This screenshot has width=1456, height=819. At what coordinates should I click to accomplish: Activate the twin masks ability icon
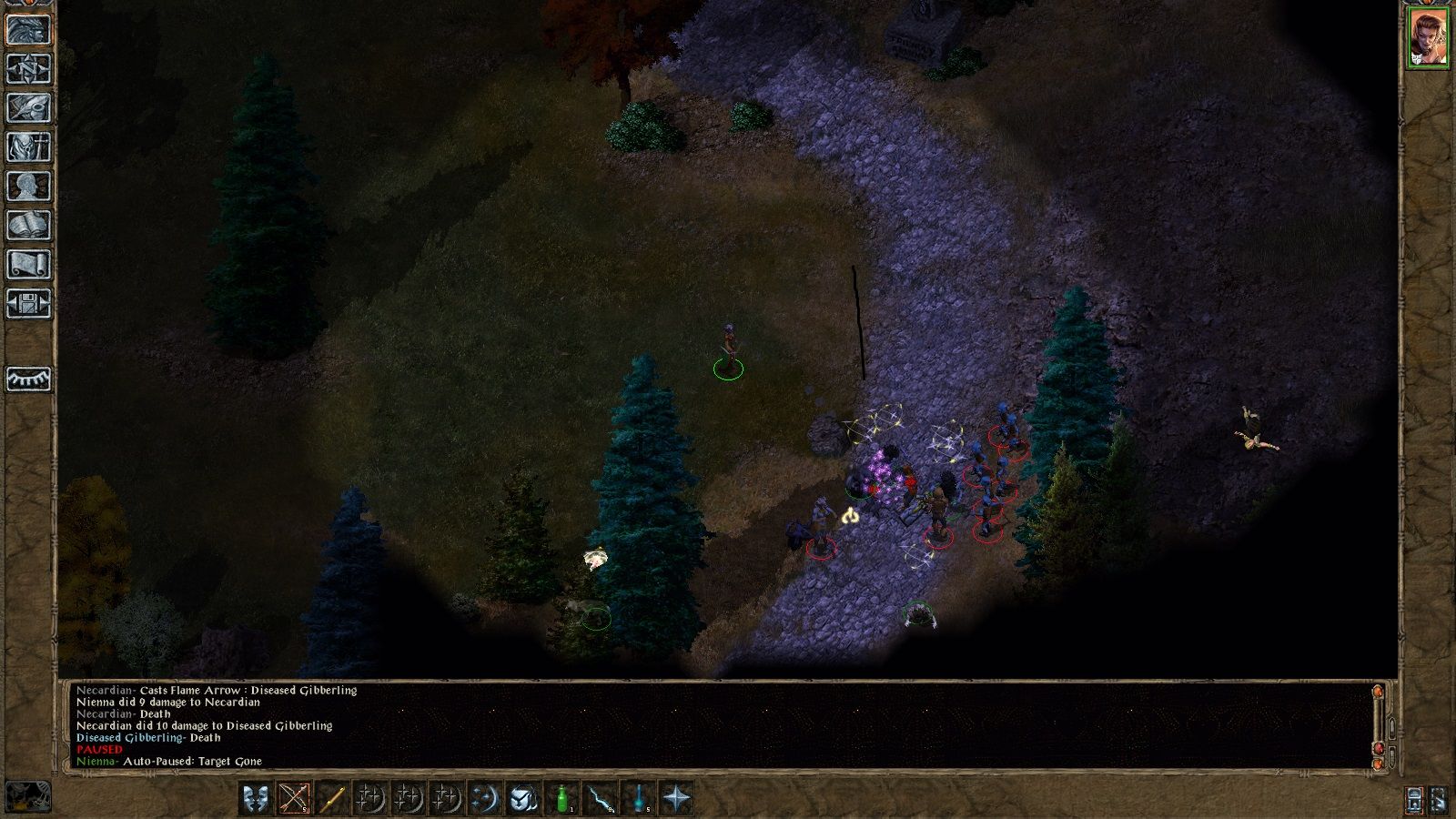[257, 798]
